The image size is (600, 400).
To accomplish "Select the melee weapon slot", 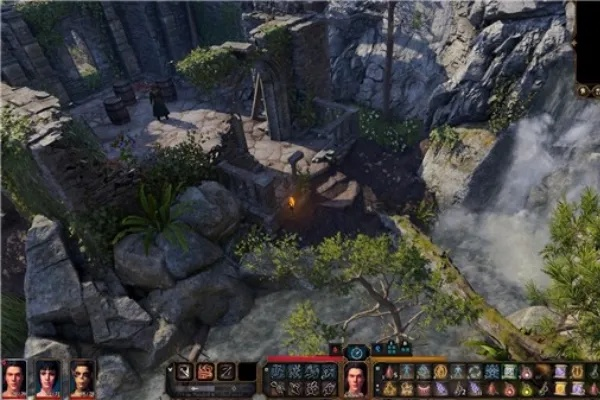I will (184, 371).
